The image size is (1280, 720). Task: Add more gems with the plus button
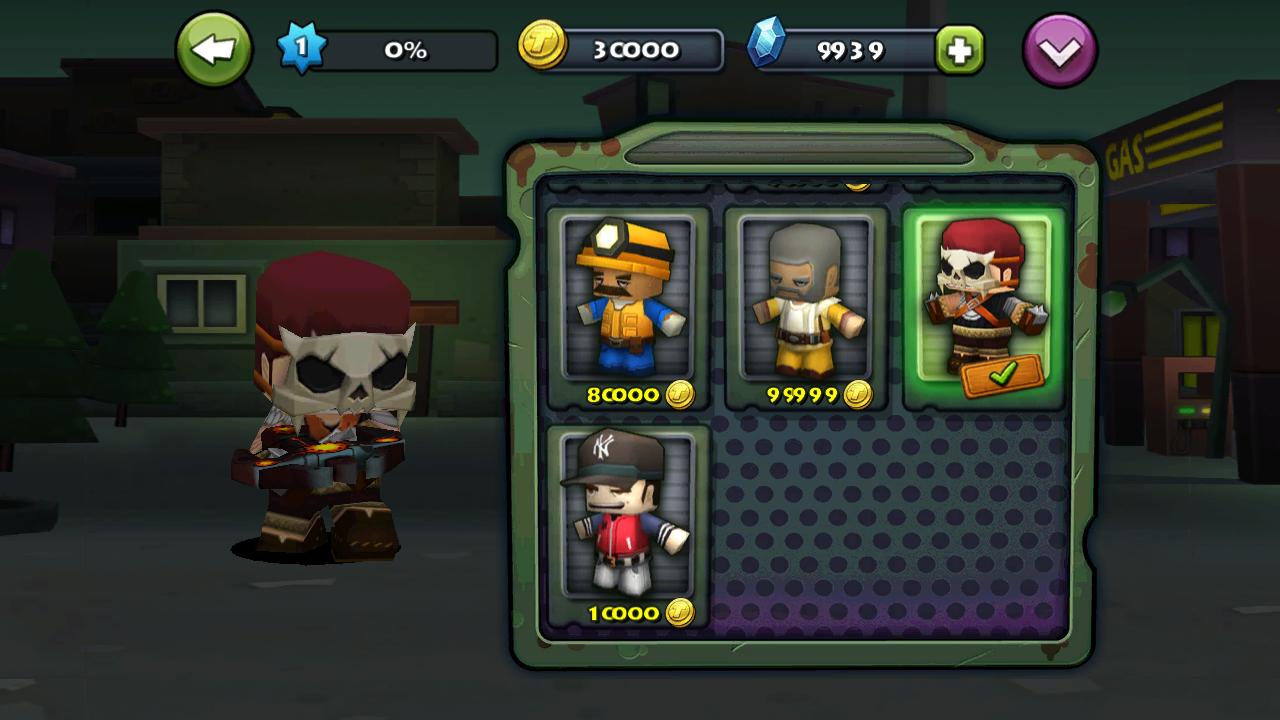(x=959, y=50)
